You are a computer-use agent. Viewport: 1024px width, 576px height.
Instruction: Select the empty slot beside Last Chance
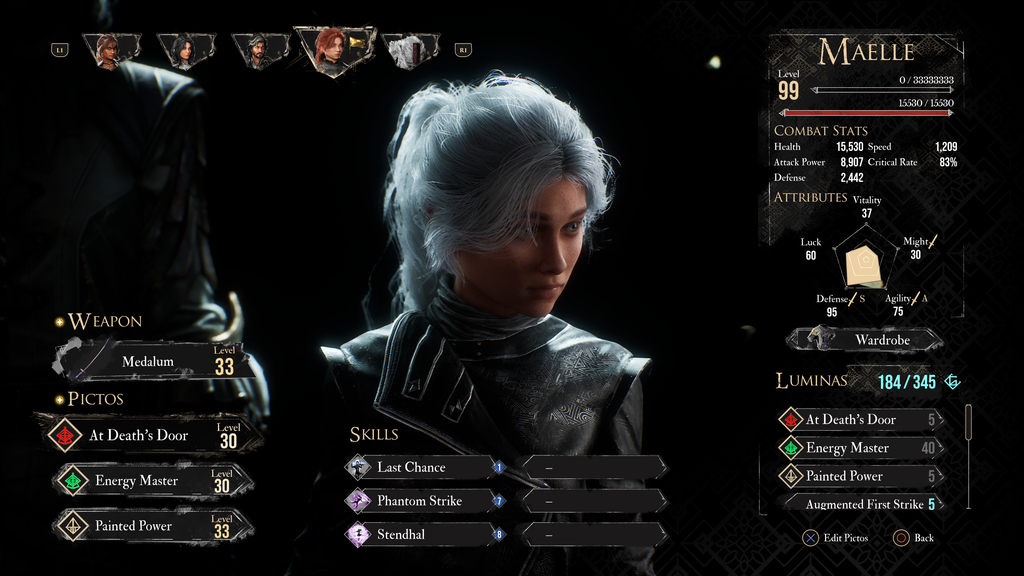coord(594,467)
